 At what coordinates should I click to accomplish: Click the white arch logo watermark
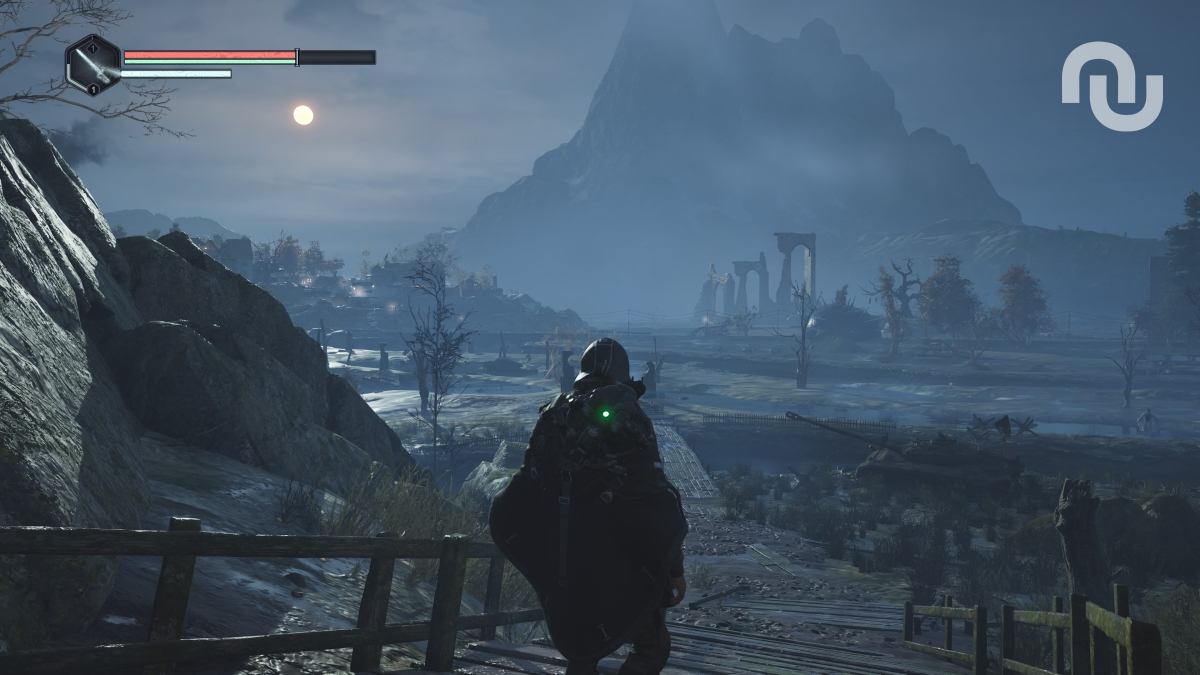click(1112, 85)
